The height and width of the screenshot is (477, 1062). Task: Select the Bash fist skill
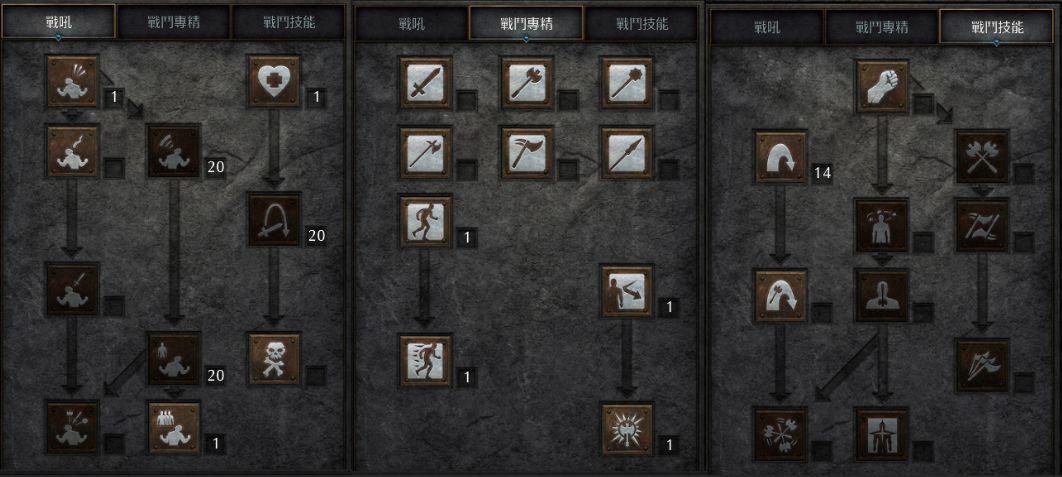[882, 86]
